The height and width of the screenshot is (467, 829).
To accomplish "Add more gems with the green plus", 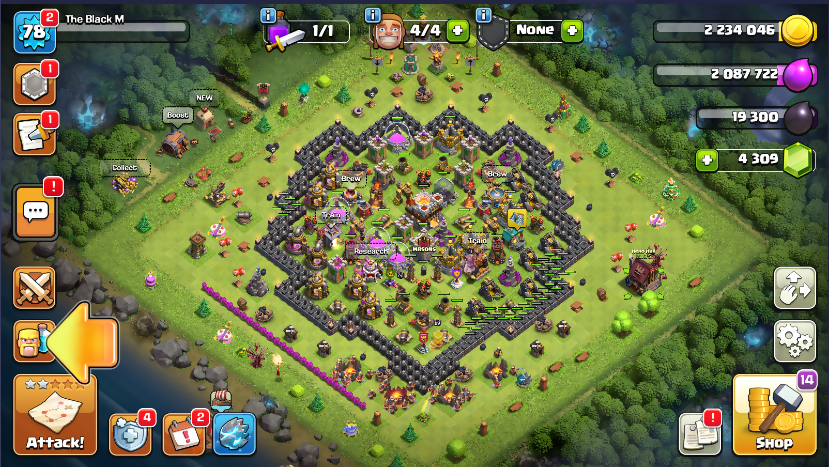I will (707, 158).
